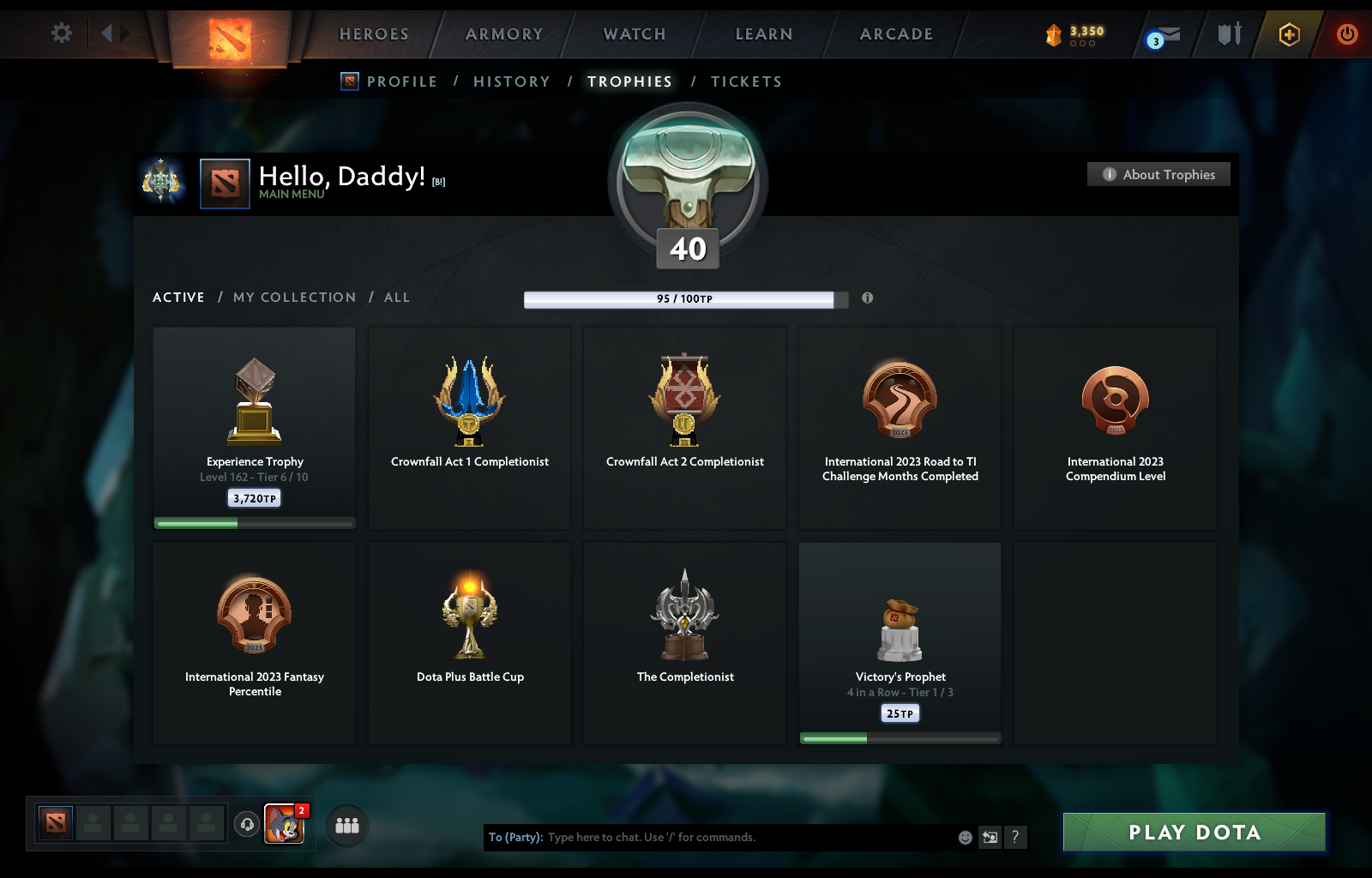
Task: Click the power exit icon
Action: click(x=1345, y=35)
